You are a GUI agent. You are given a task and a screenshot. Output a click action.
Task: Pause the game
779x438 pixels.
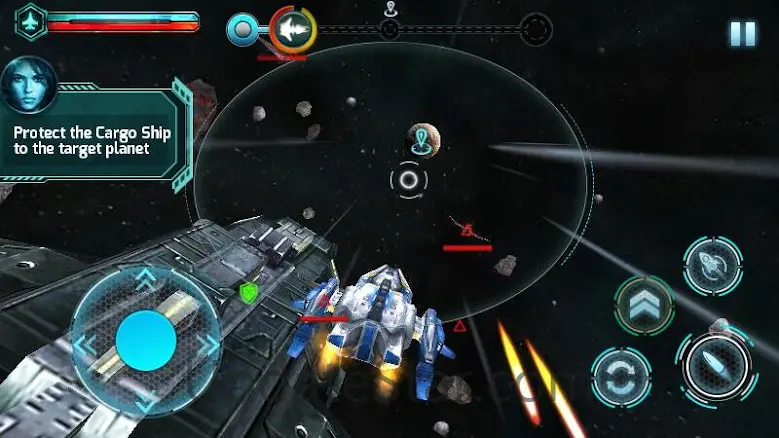click(742, 34)
